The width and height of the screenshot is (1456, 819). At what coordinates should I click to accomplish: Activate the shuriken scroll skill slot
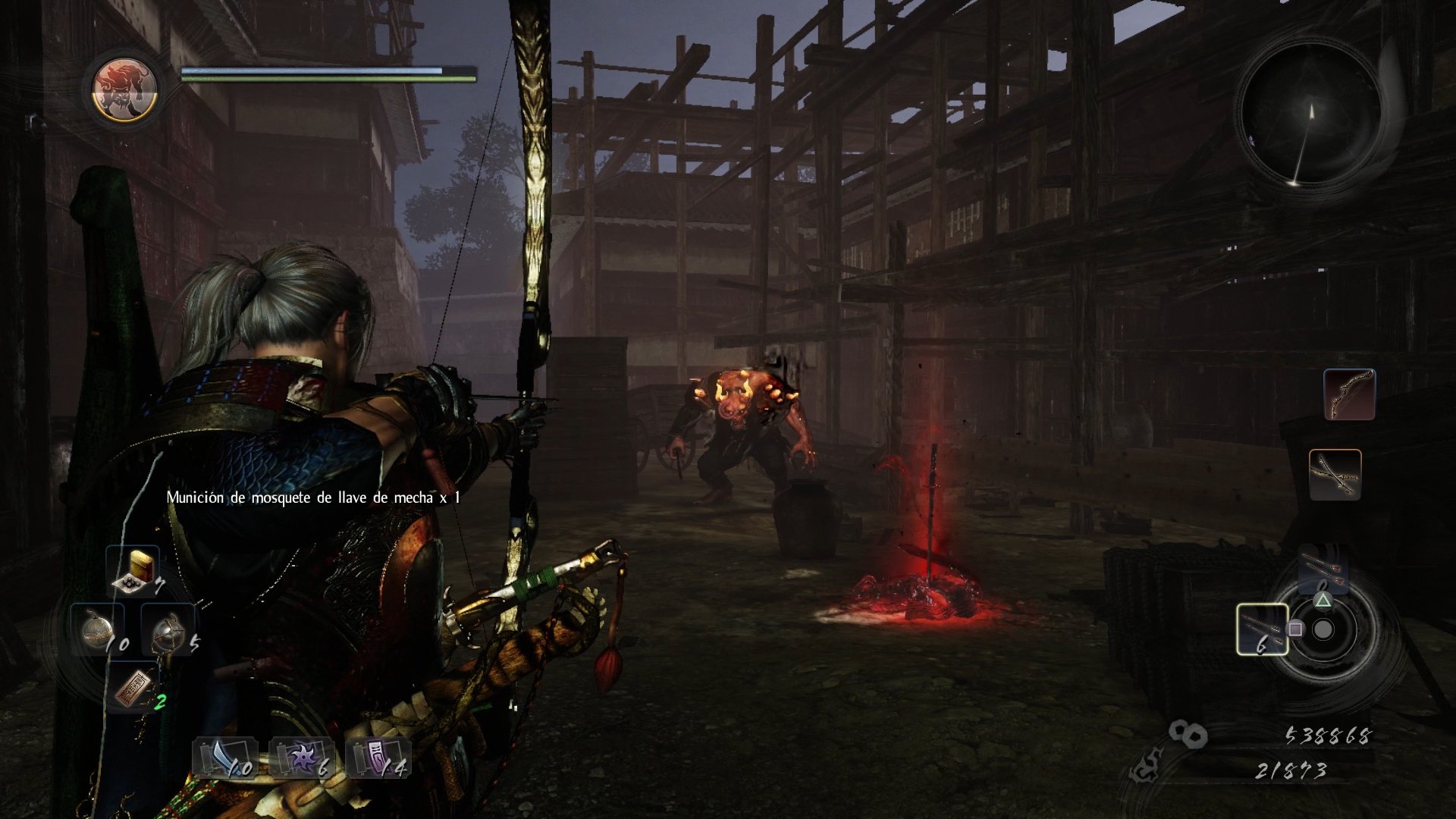302,757
